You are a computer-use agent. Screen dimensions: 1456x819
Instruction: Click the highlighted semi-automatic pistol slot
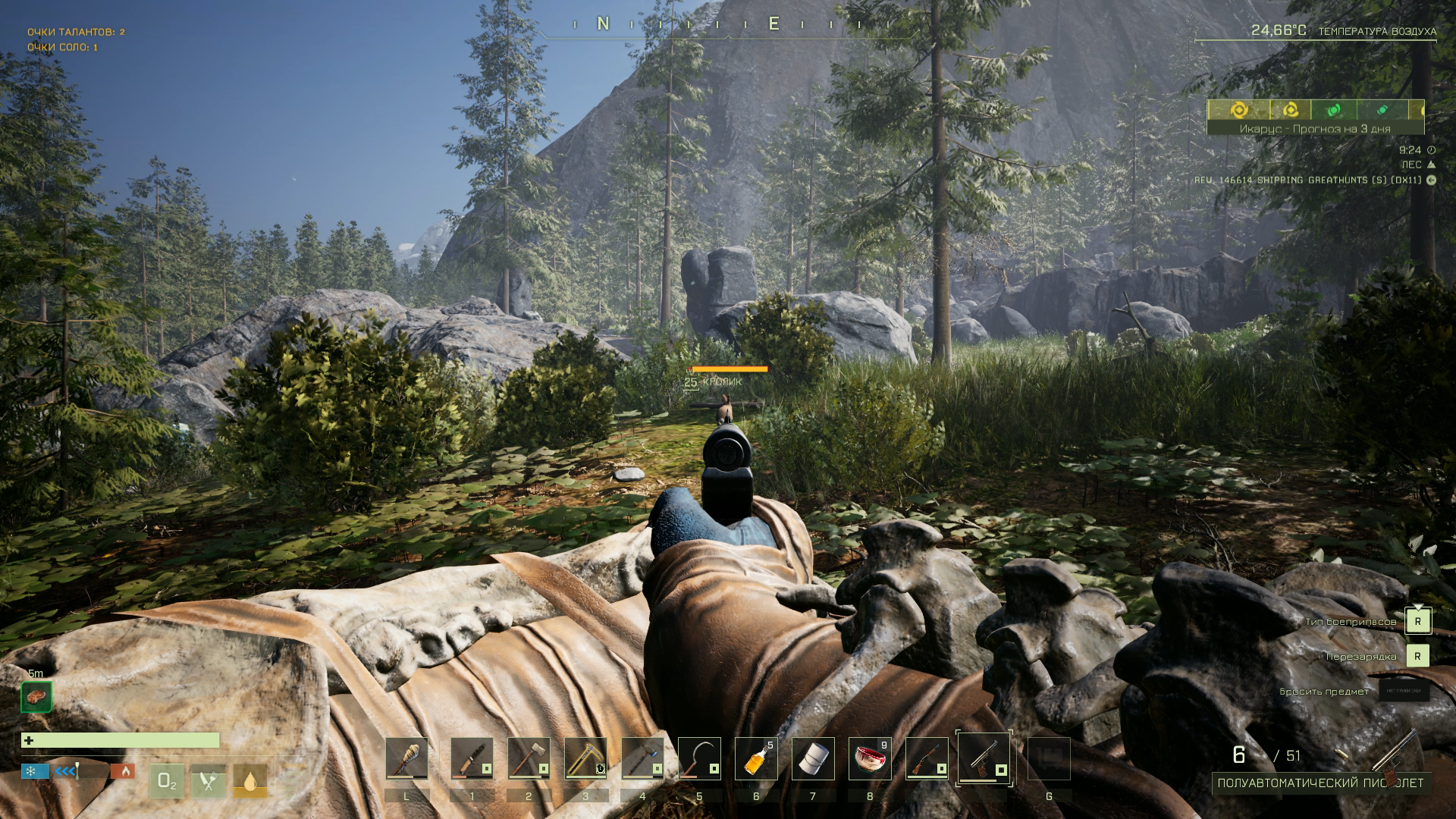pyautogui.click(x=984, y=758)
